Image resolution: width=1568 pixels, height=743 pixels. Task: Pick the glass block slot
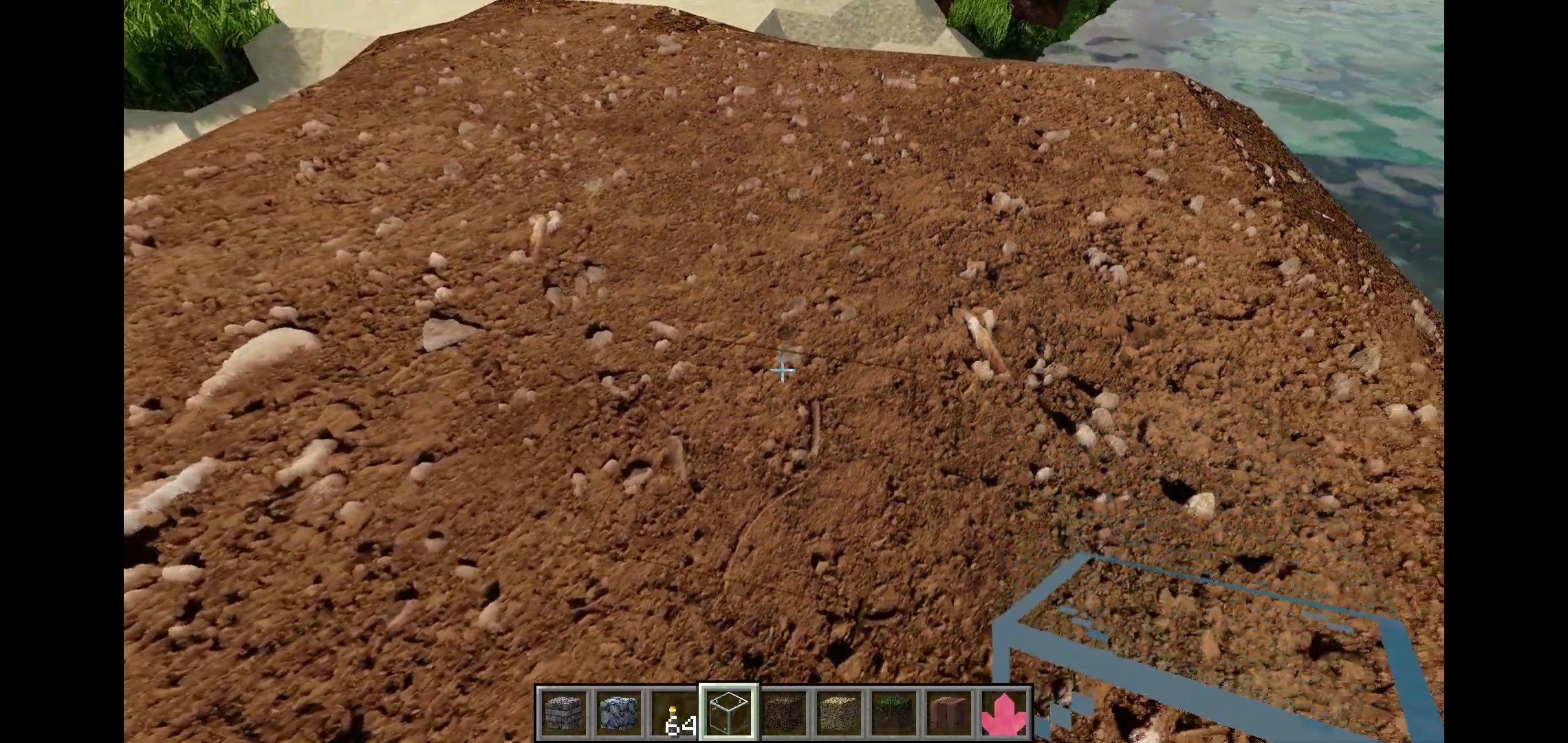[x=729, y=713]
